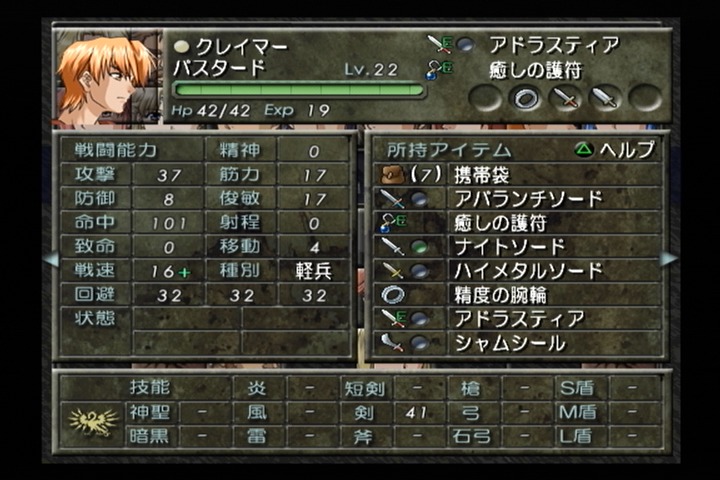Pick the ハイメタルソード item row
This screenshot has width=720, height=480.
coord(515,271)
